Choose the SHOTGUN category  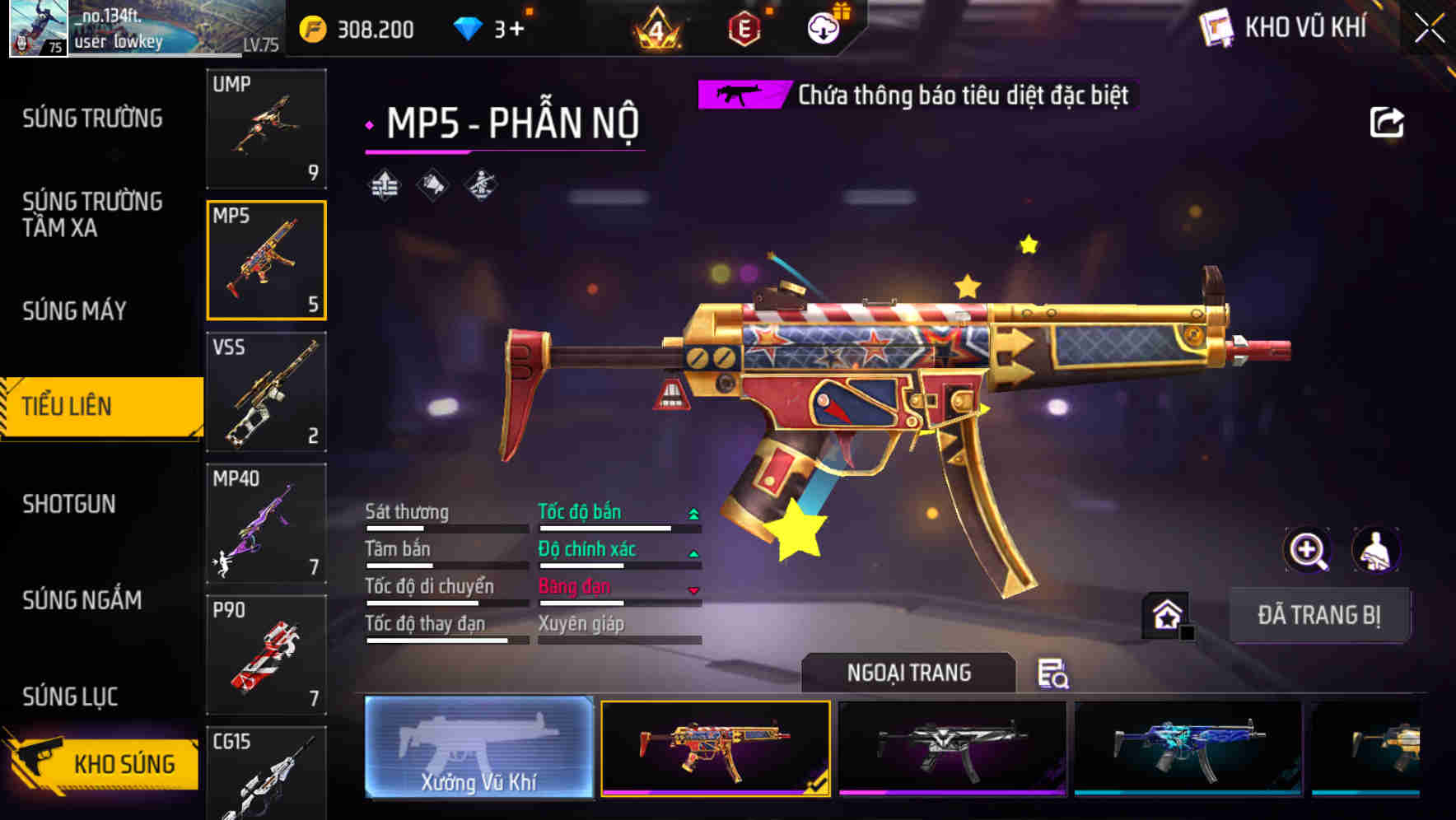point(69,504)
